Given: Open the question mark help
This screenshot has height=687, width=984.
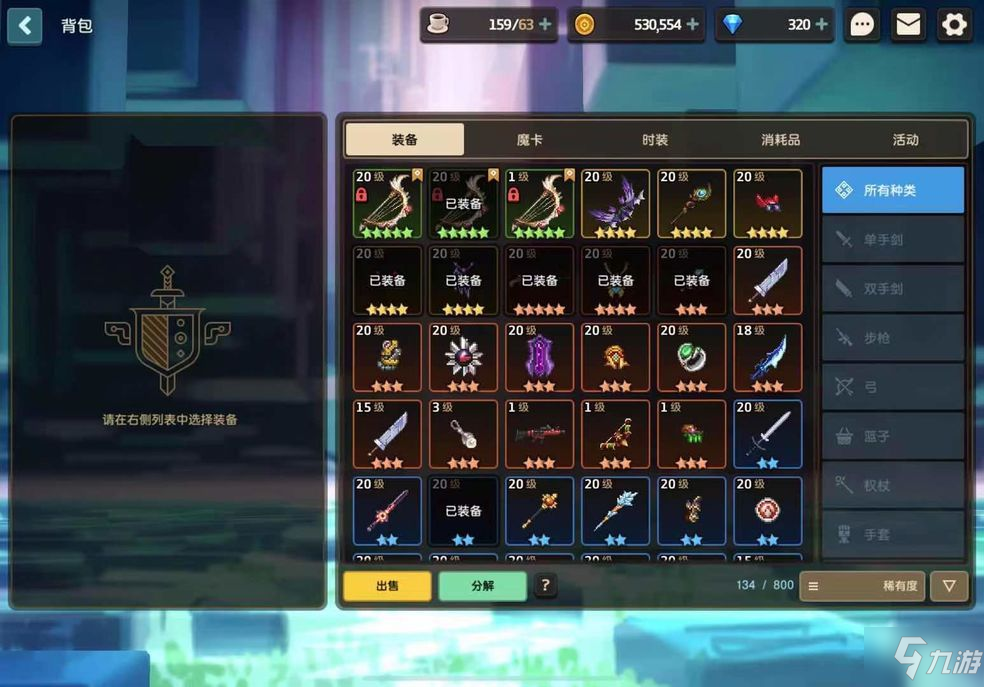Looking at the screenshot, I should point(545,586).
